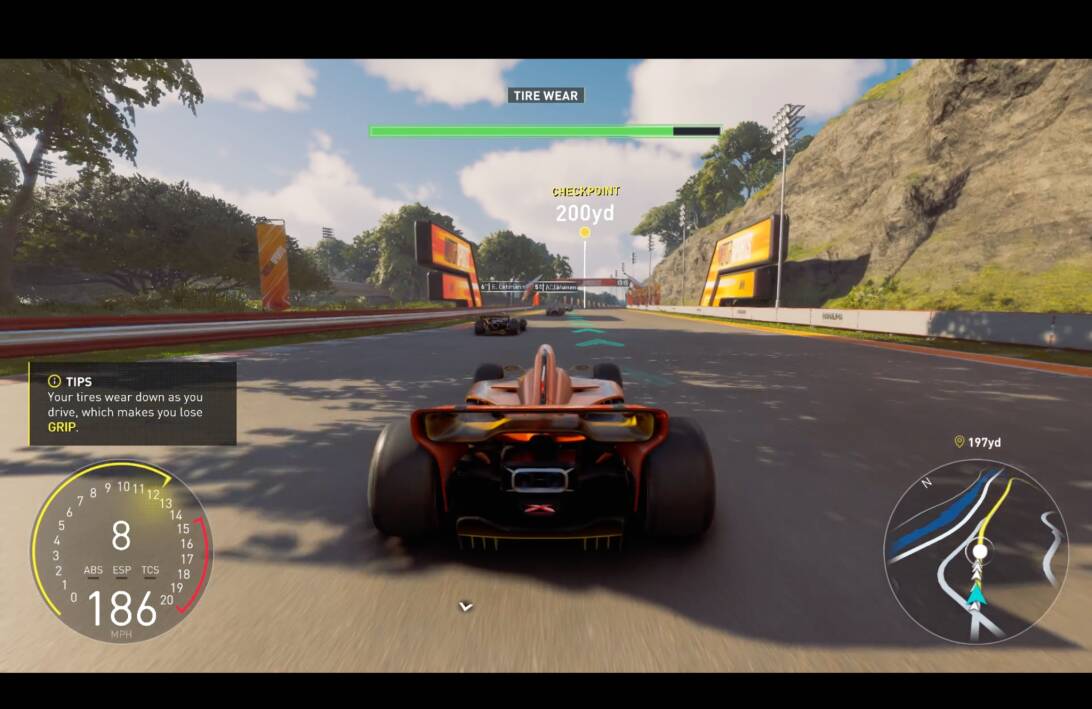
Task: Toggle the ESP indicator on the speedometer
Action: 122,571
